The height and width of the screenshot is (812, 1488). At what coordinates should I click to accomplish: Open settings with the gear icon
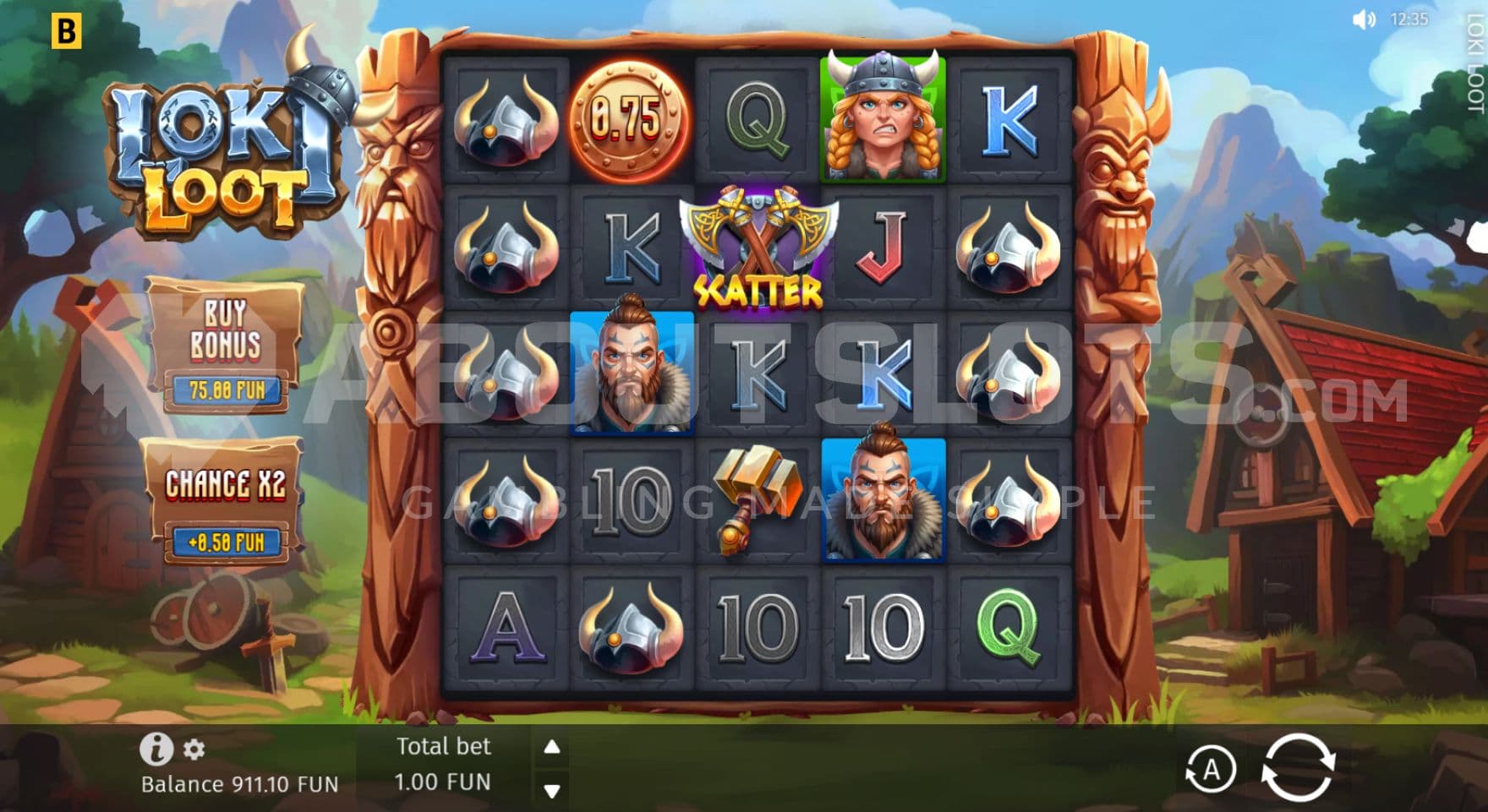194,749
